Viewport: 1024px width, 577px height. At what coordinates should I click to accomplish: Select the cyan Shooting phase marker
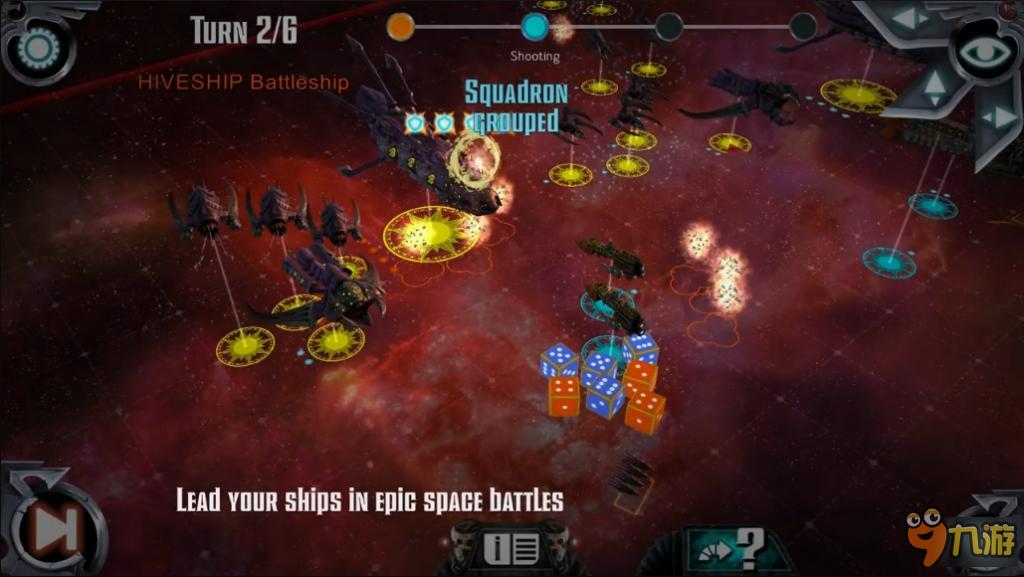(x=535, y=27)
